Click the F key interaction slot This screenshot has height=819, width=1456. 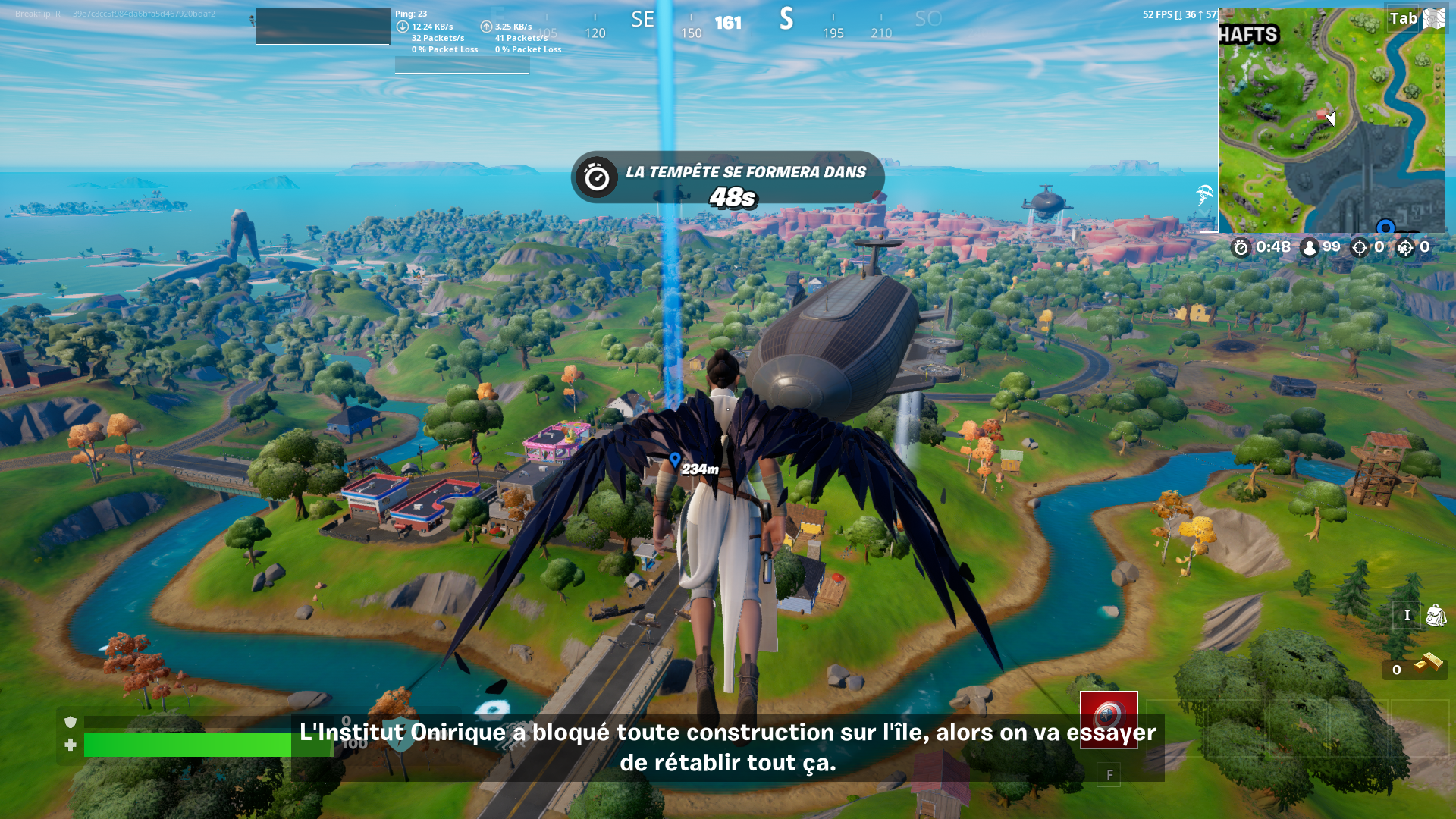point(1110,774)
